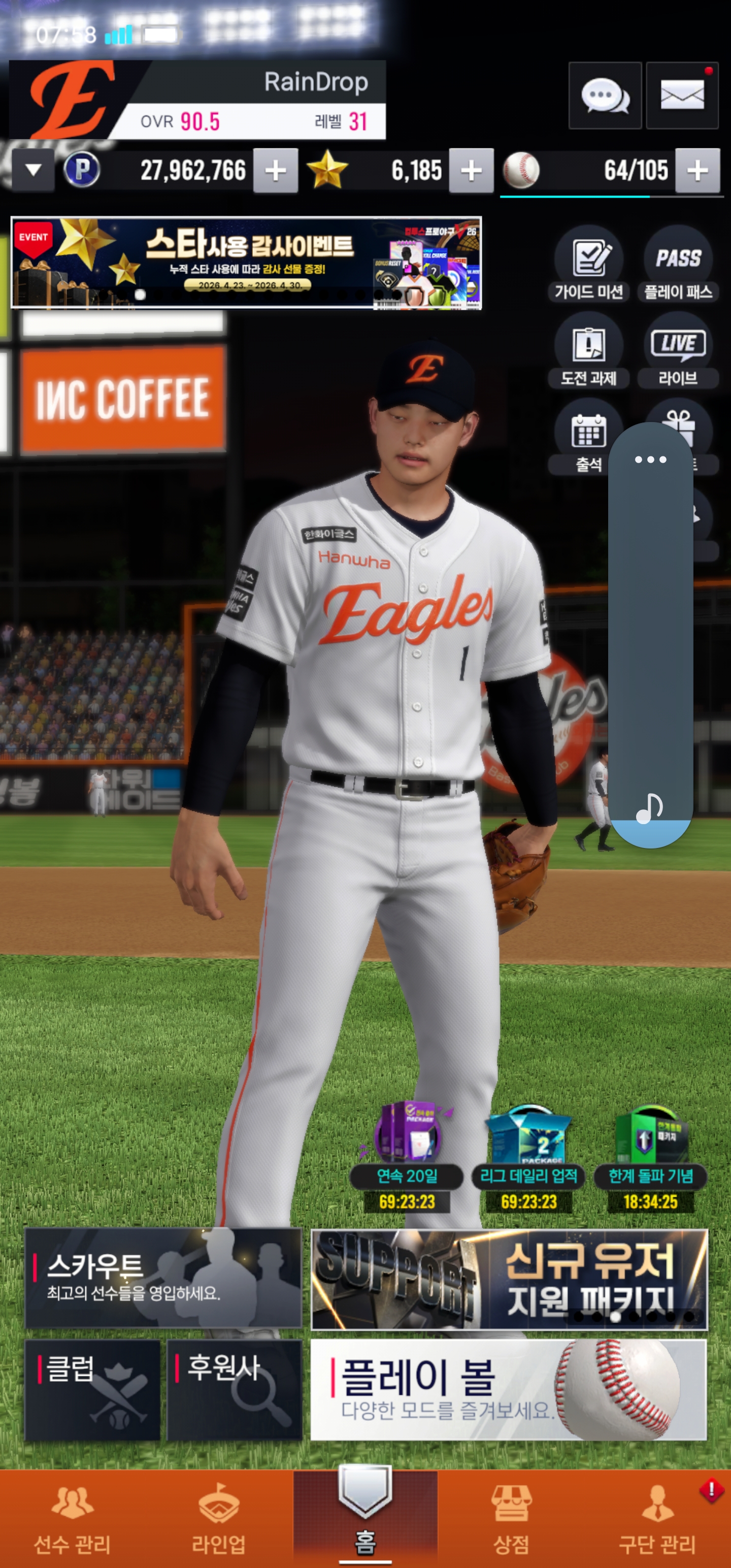Refill baseballs with the plus button
Viewport: 731px width, 1568px height.
click(x=697, y=171)
